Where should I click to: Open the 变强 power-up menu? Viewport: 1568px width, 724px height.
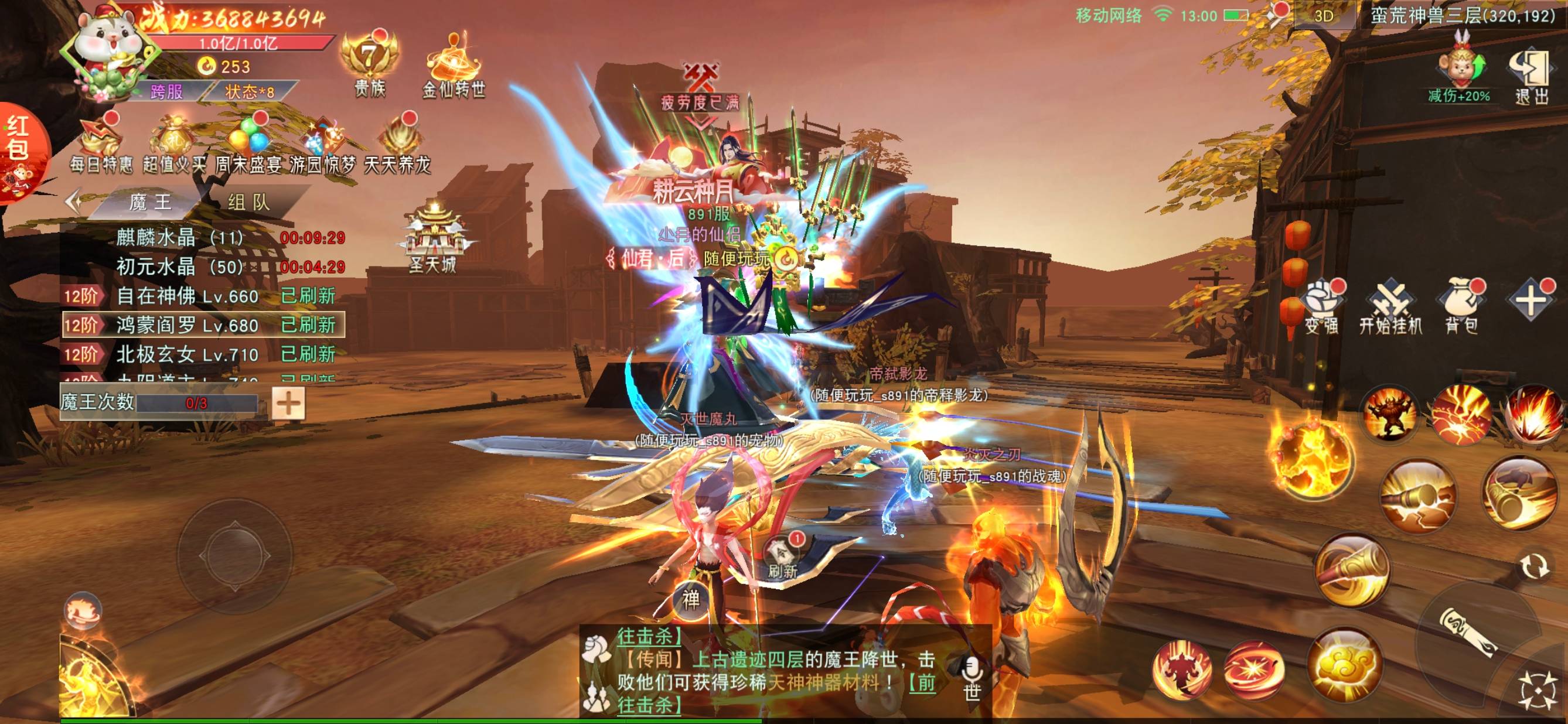tap(1321, 308)
